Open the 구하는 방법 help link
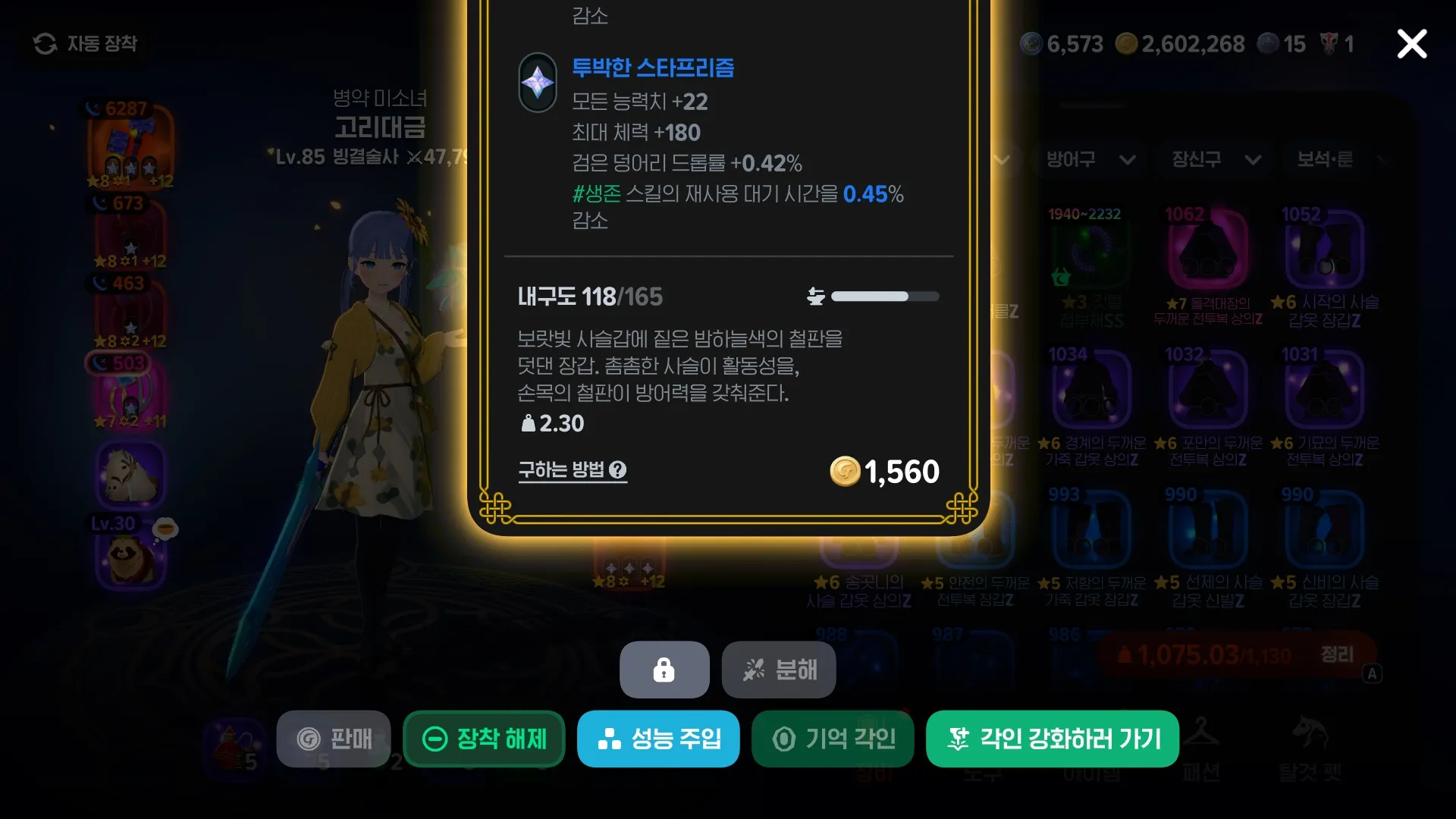 (573, 470)
